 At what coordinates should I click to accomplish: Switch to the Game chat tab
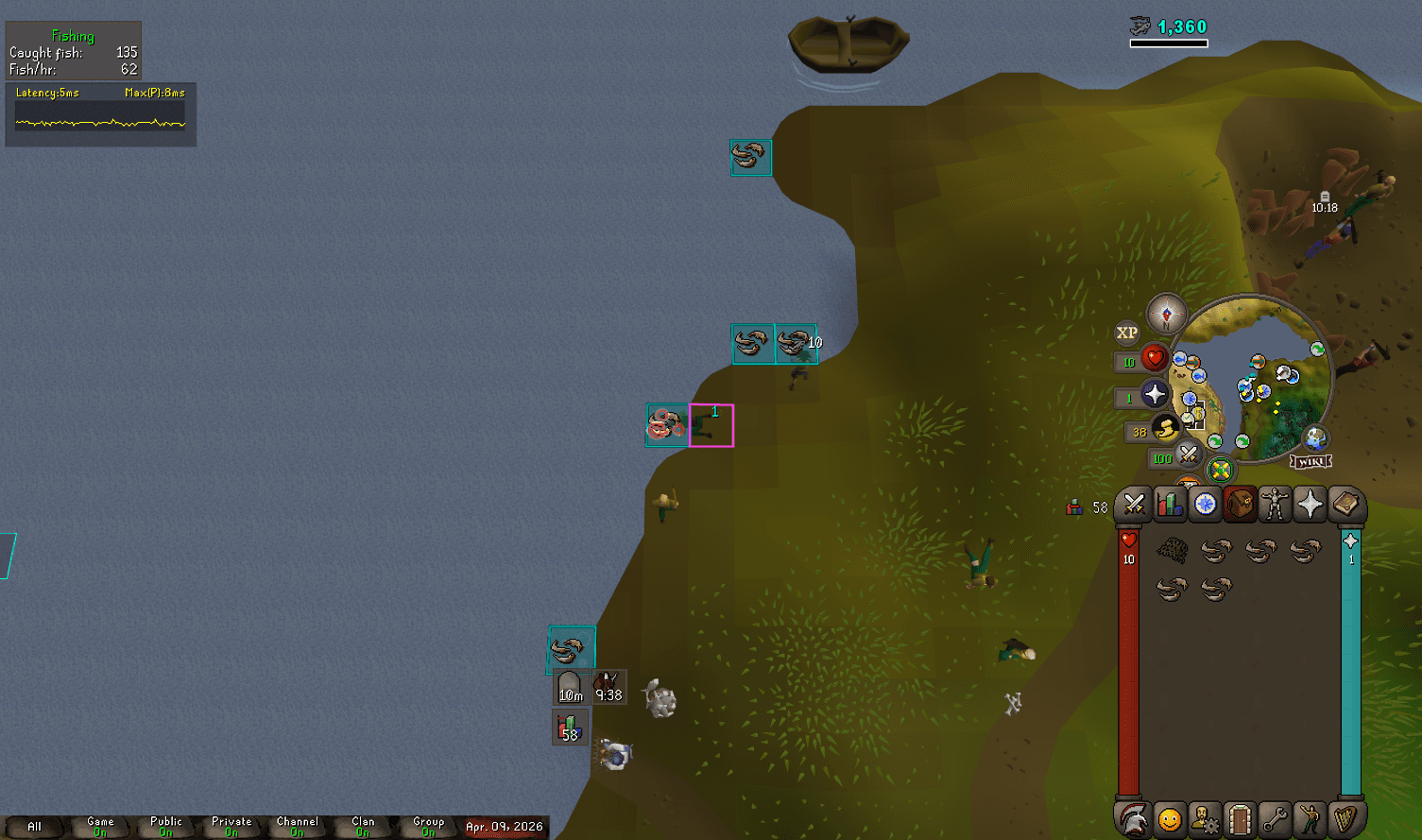tap(99, 825)
